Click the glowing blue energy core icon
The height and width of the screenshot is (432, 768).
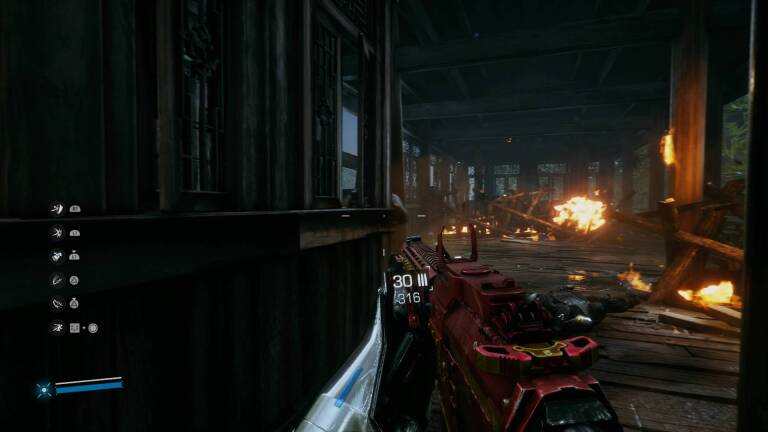(44, 389)
